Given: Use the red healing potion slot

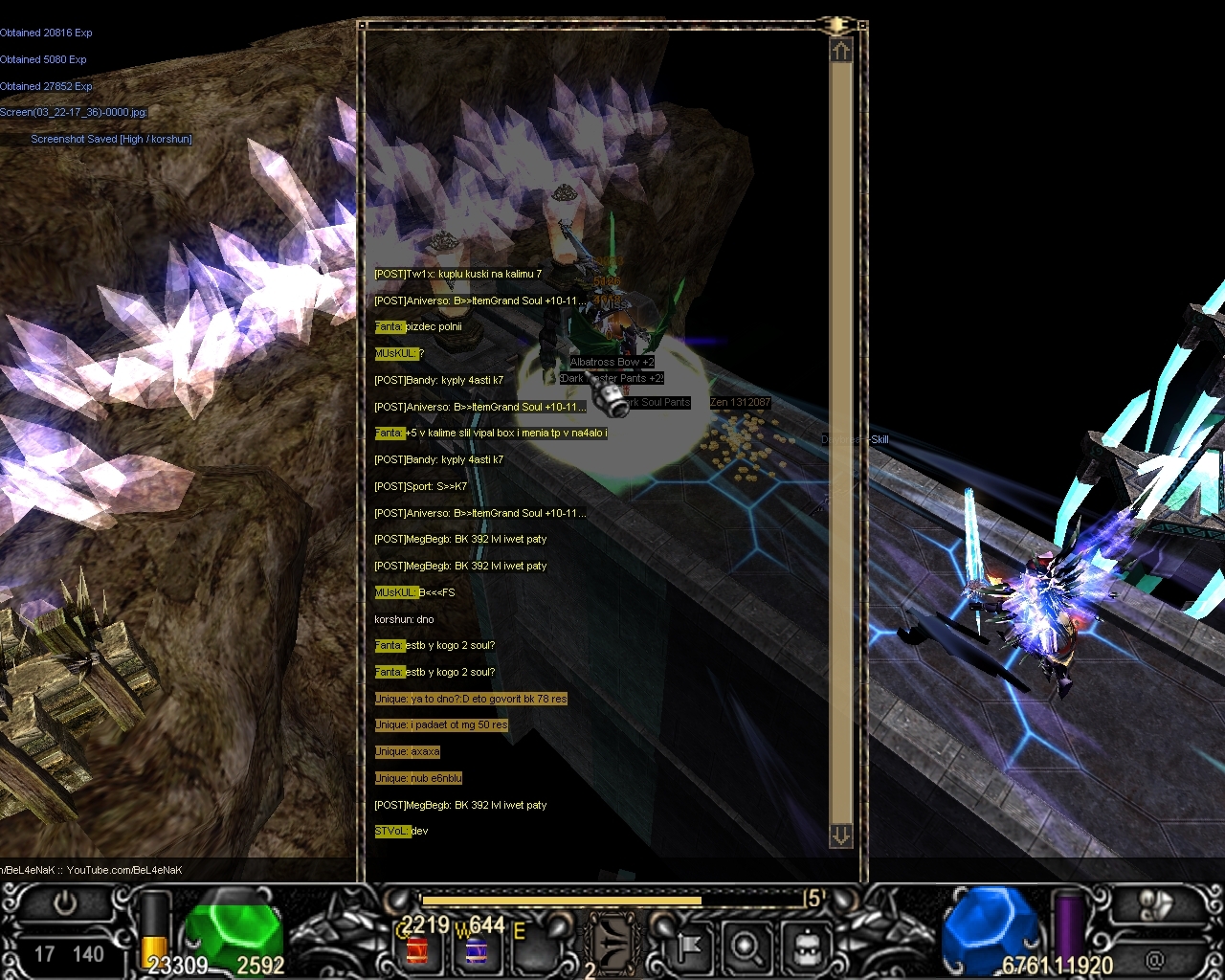Looking at the screenshot, I should [x=417, y=950].
